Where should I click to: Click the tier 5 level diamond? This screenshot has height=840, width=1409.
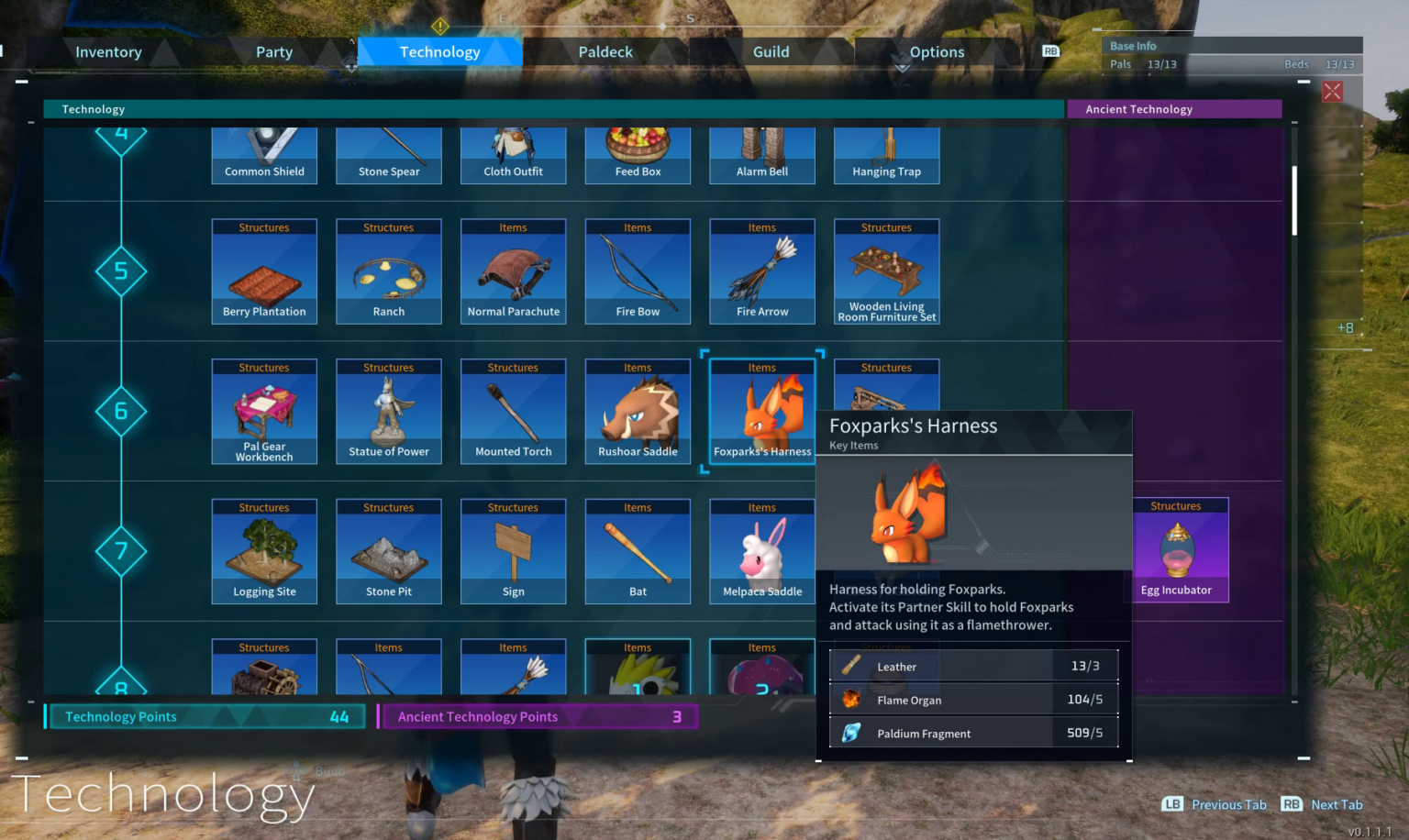[x=121, y=271]
